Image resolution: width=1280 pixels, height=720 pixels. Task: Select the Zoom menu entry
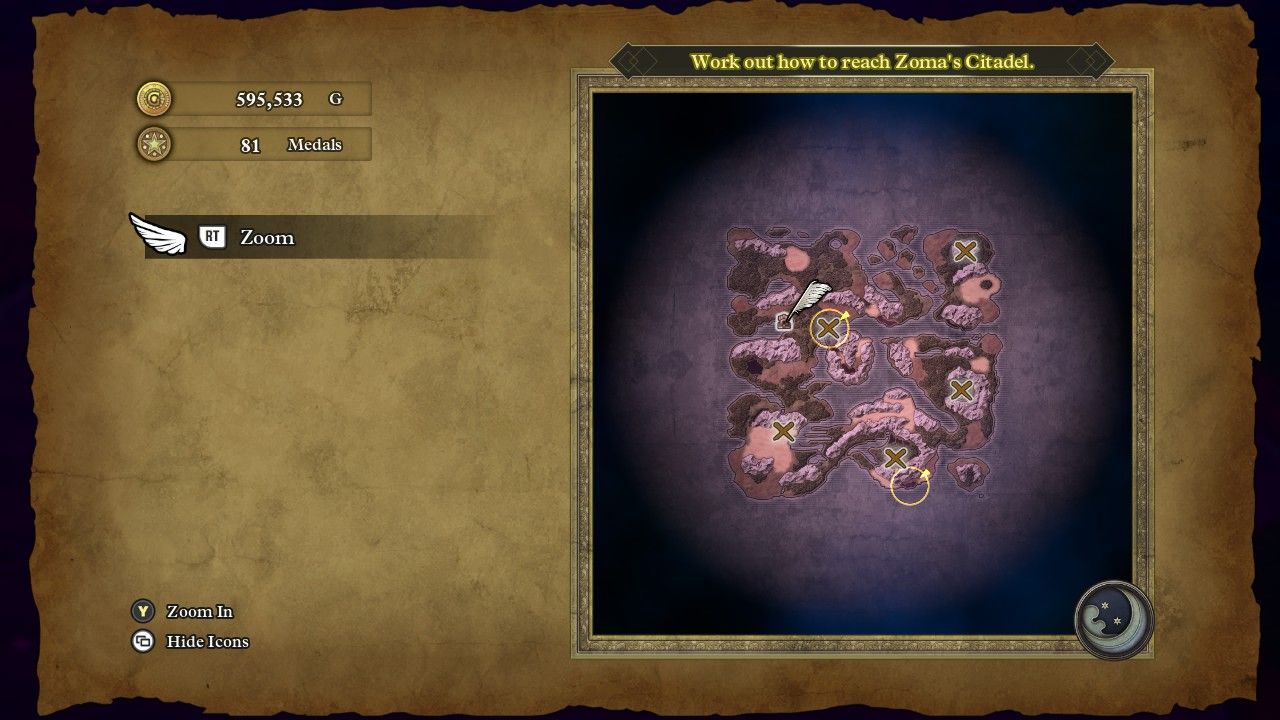(266, 237)
